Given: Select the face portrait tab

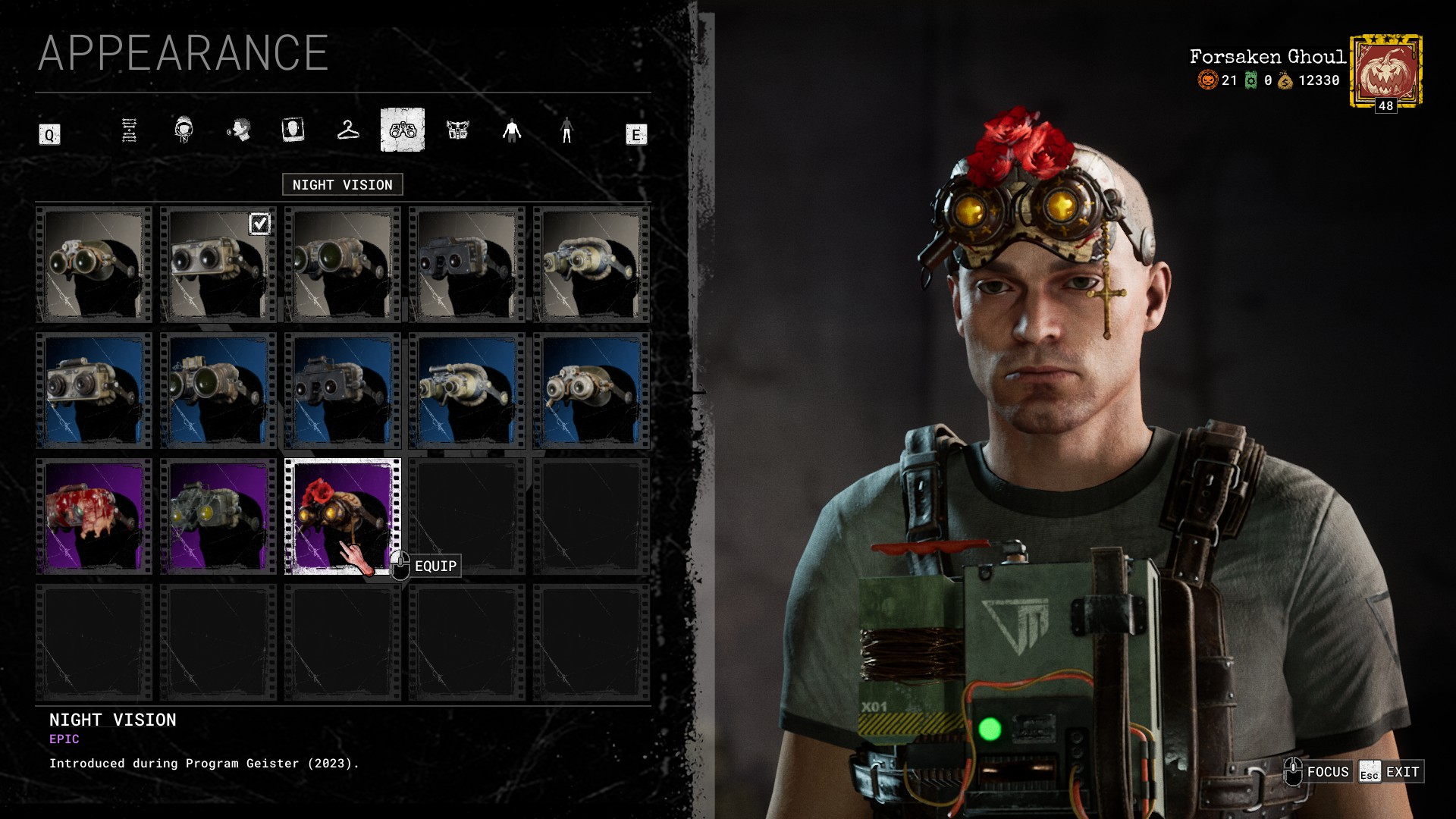Looking at the screenshot, I should tap(293, 130).
